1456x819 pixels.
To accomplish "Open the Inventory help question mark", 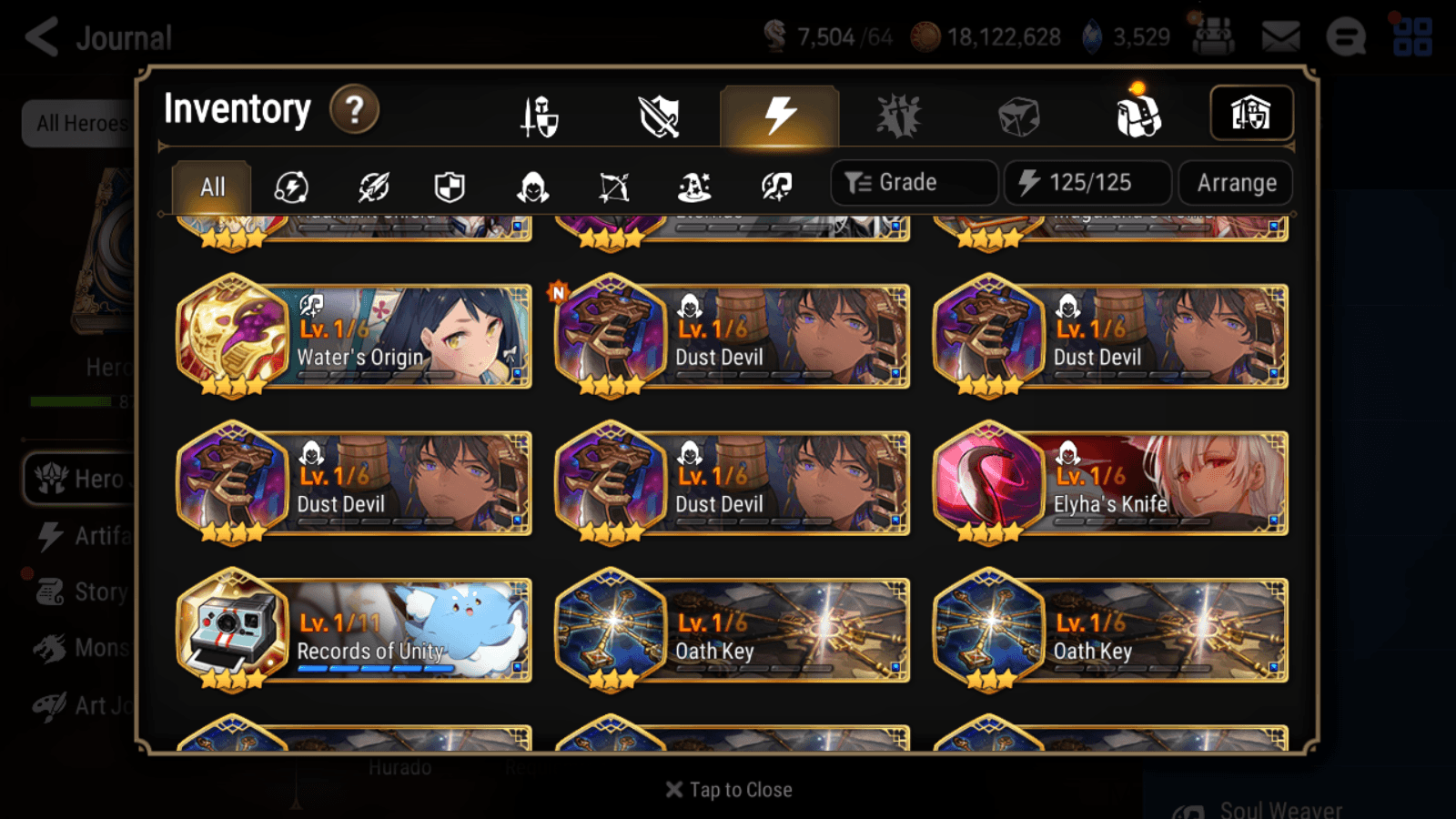I will pos(353,109).
